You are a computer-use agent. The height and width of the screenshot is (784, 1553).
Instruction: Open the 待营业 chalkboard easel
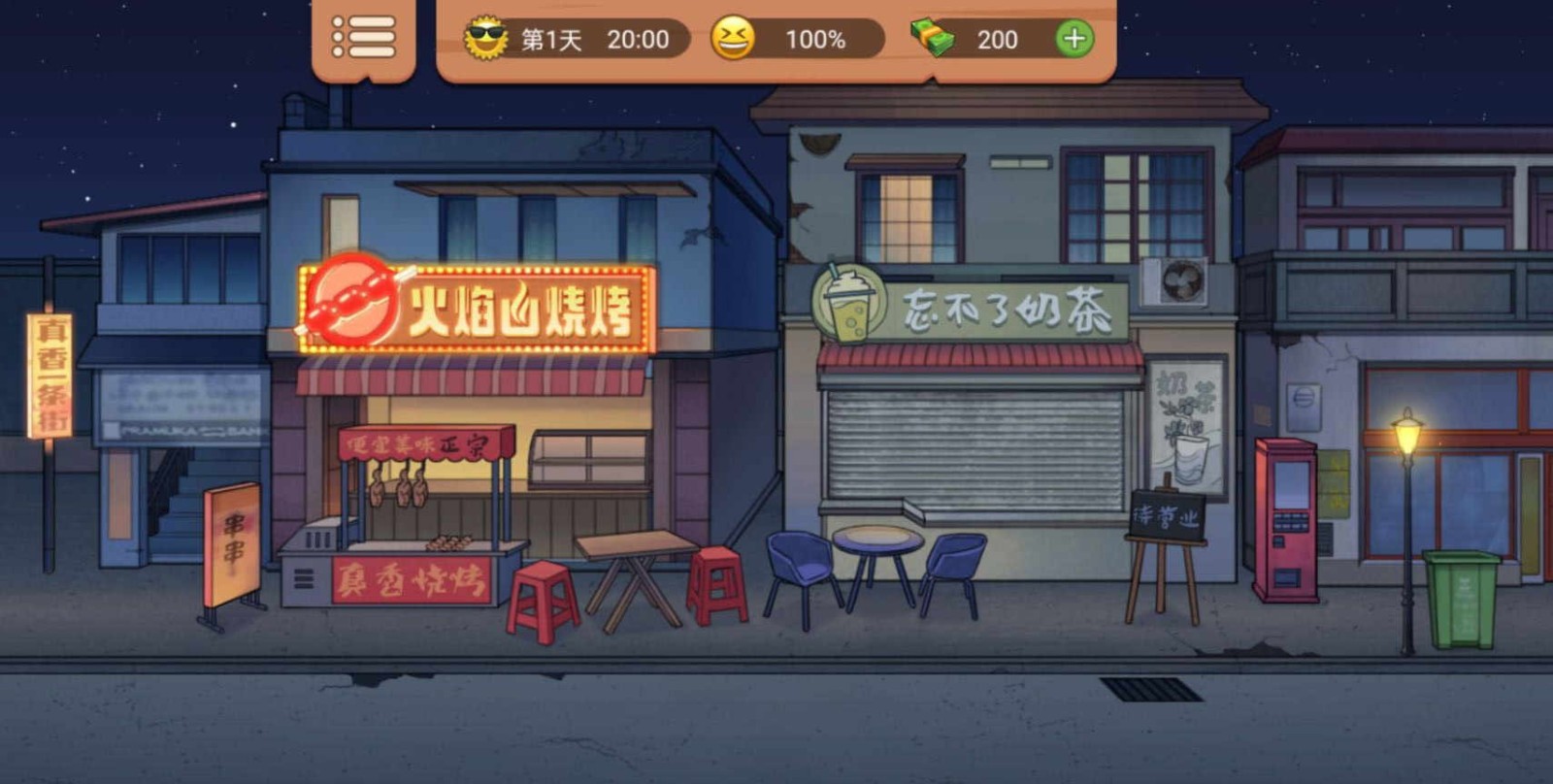1167,514
